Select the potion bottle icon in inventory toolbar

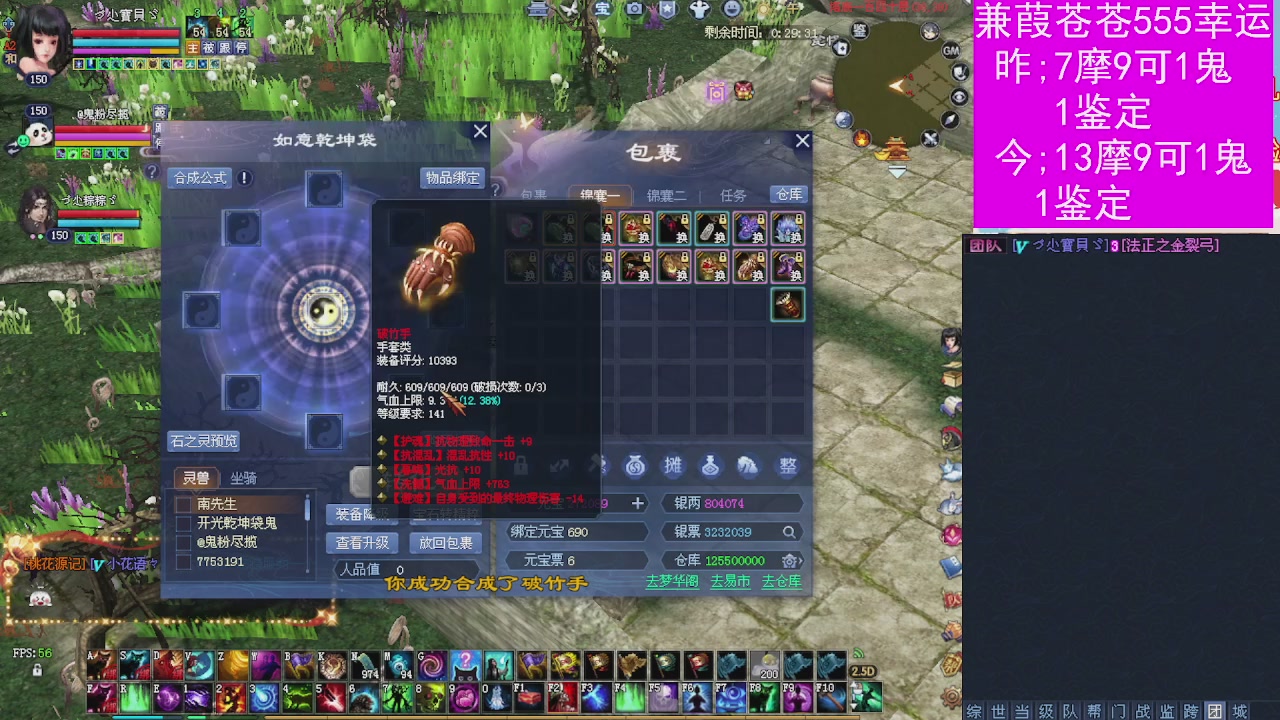pos(710,466)
